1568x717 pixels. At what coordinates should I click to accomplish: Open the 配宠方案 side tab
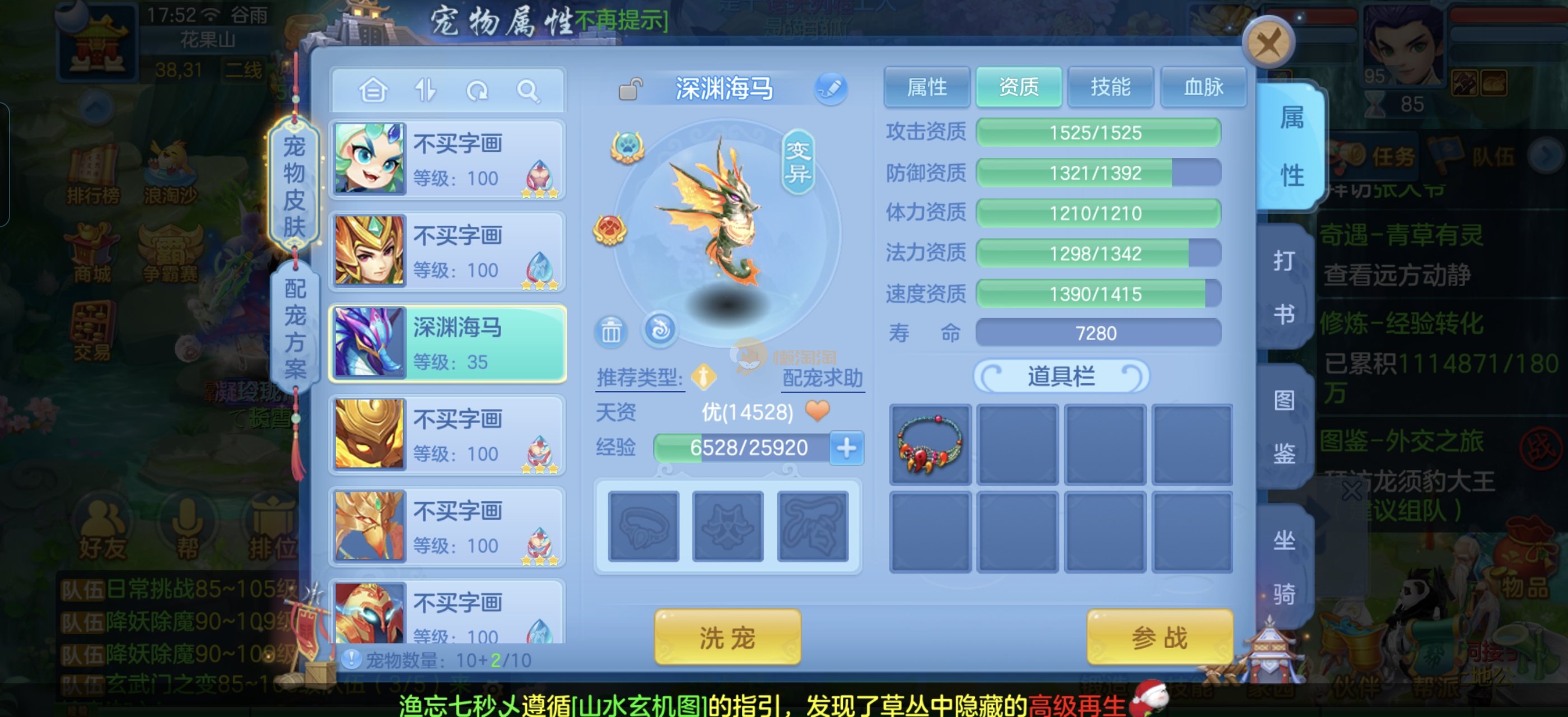coord(295,328)
